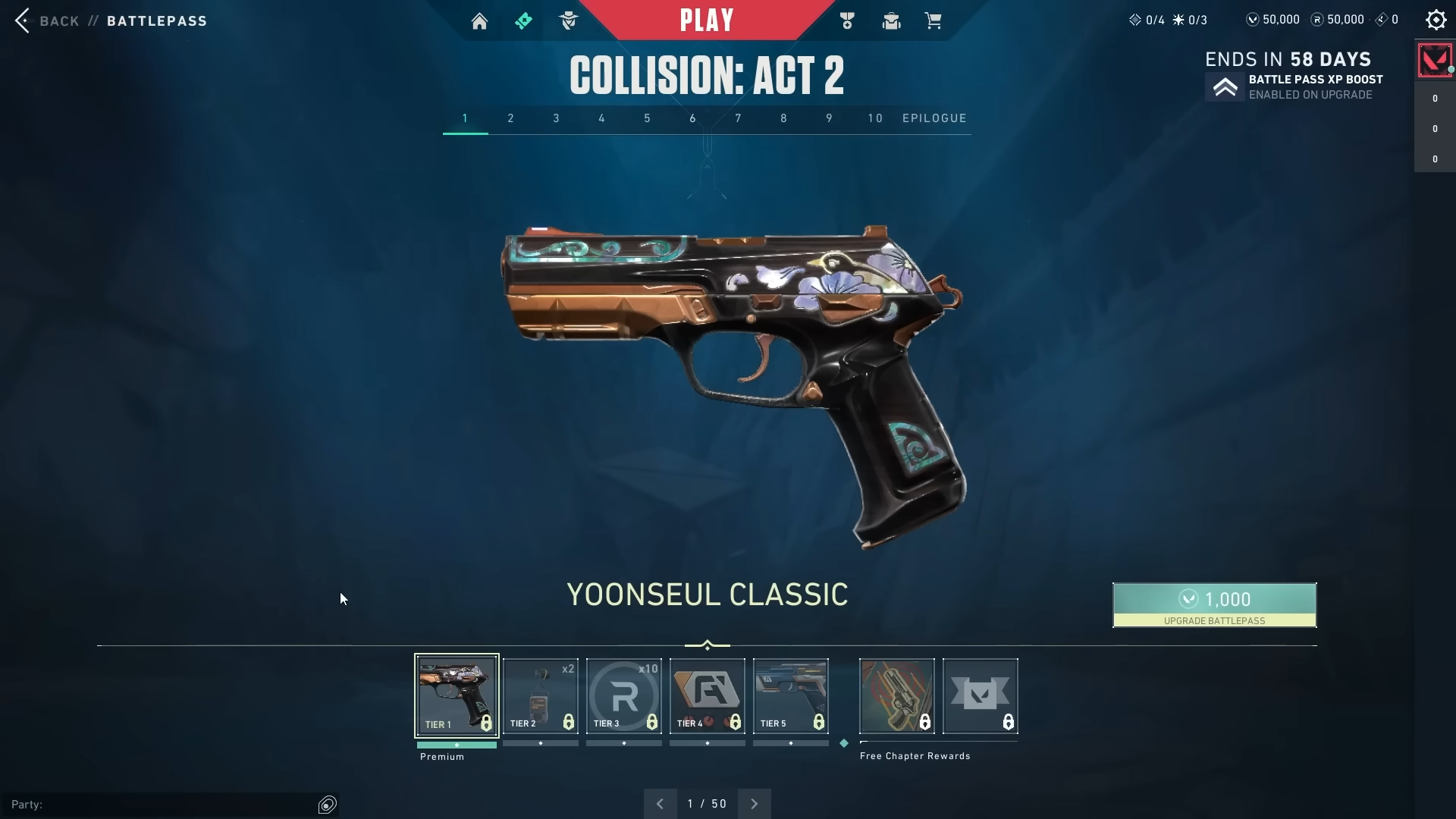Click the Radianite Points currency icon
The height and width of the screenshot is (819, 1456).
(1316, 20)
